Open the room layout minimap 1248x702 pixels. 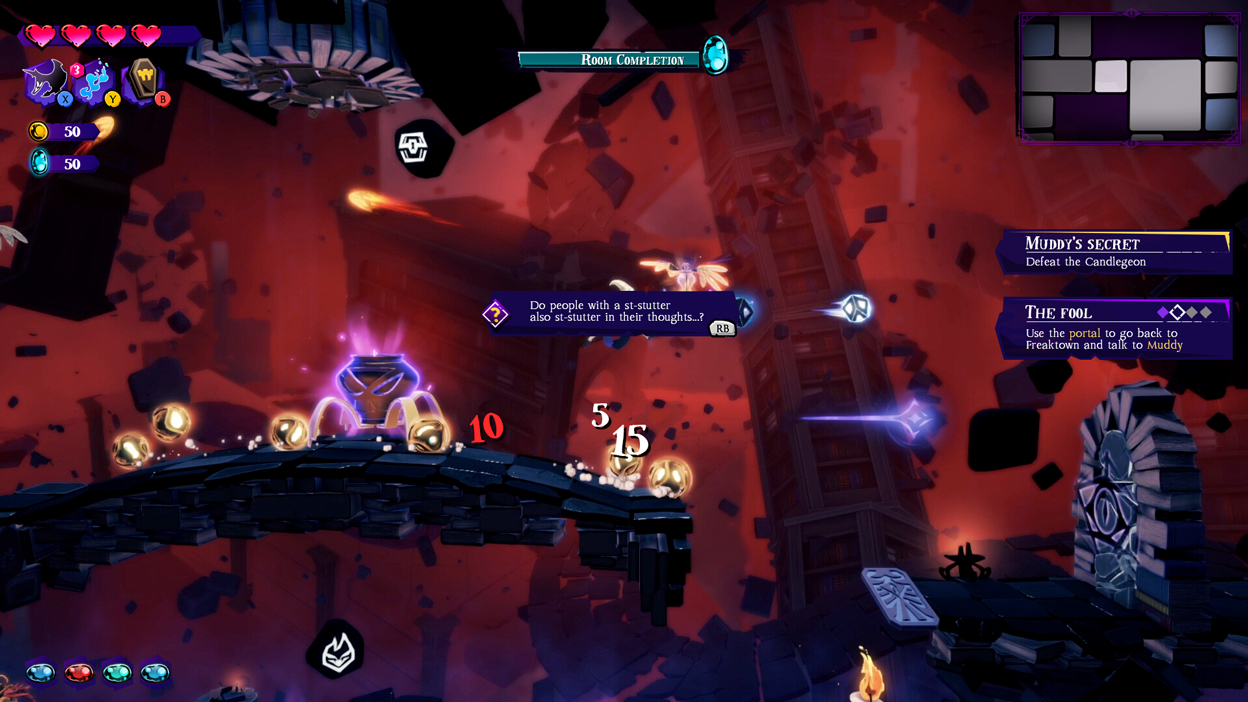pos(1130,77)
